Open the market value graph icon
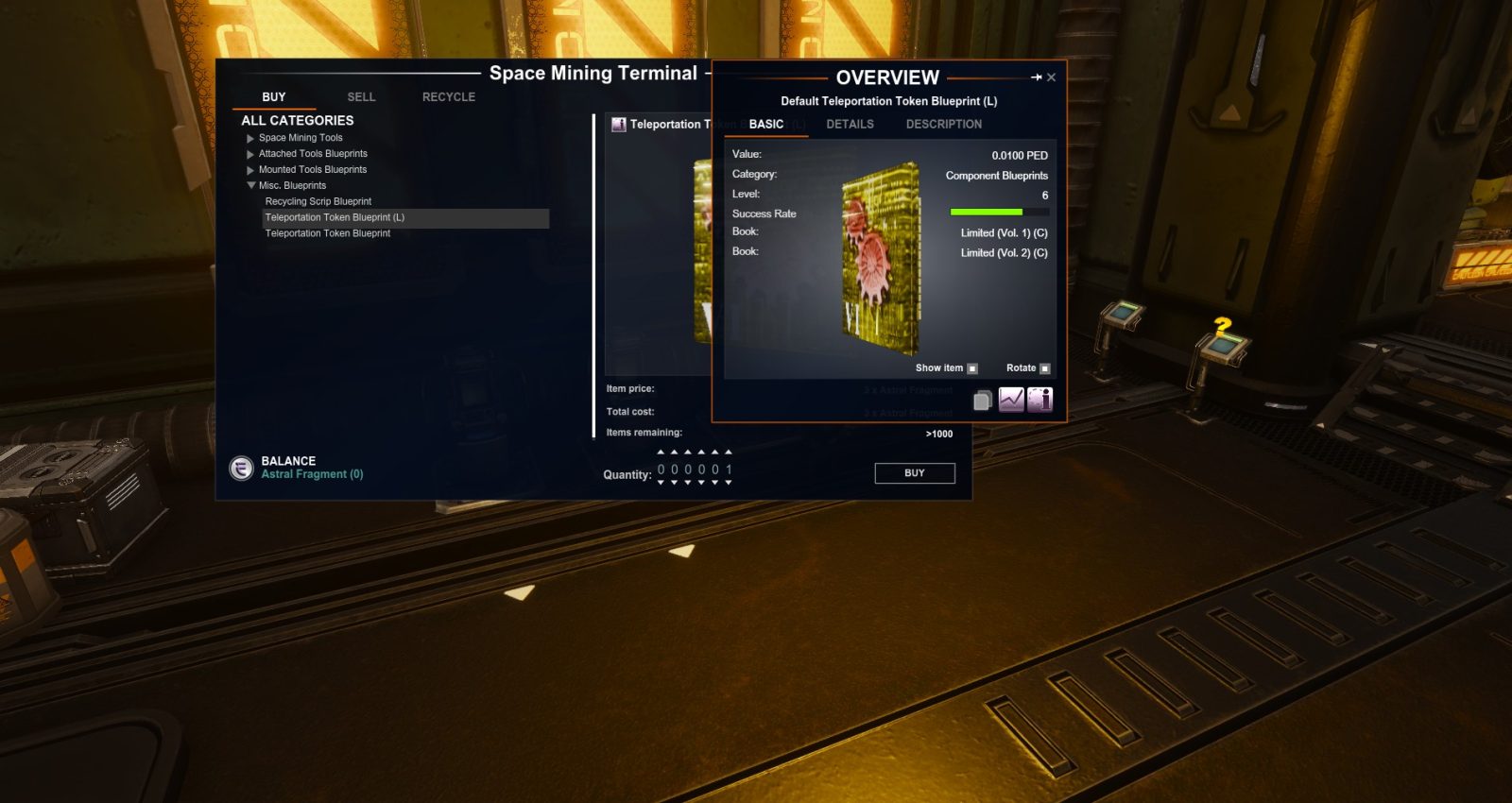The width and height of the screenshot is (1512, 803). pos(1009,400)
